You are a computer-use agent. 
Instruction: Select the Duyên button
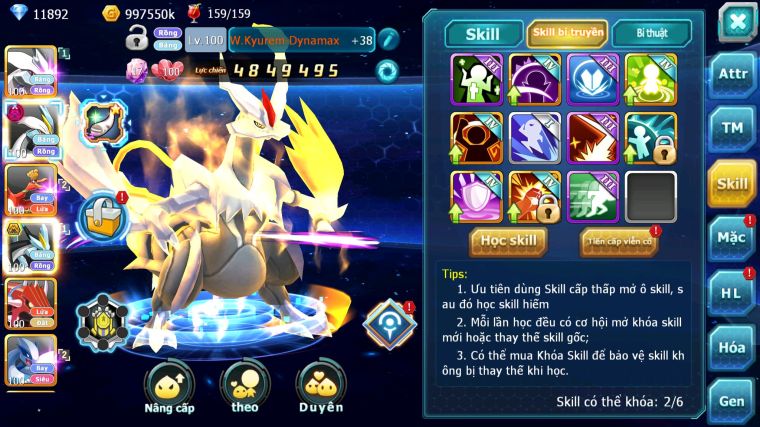(320, 387)
